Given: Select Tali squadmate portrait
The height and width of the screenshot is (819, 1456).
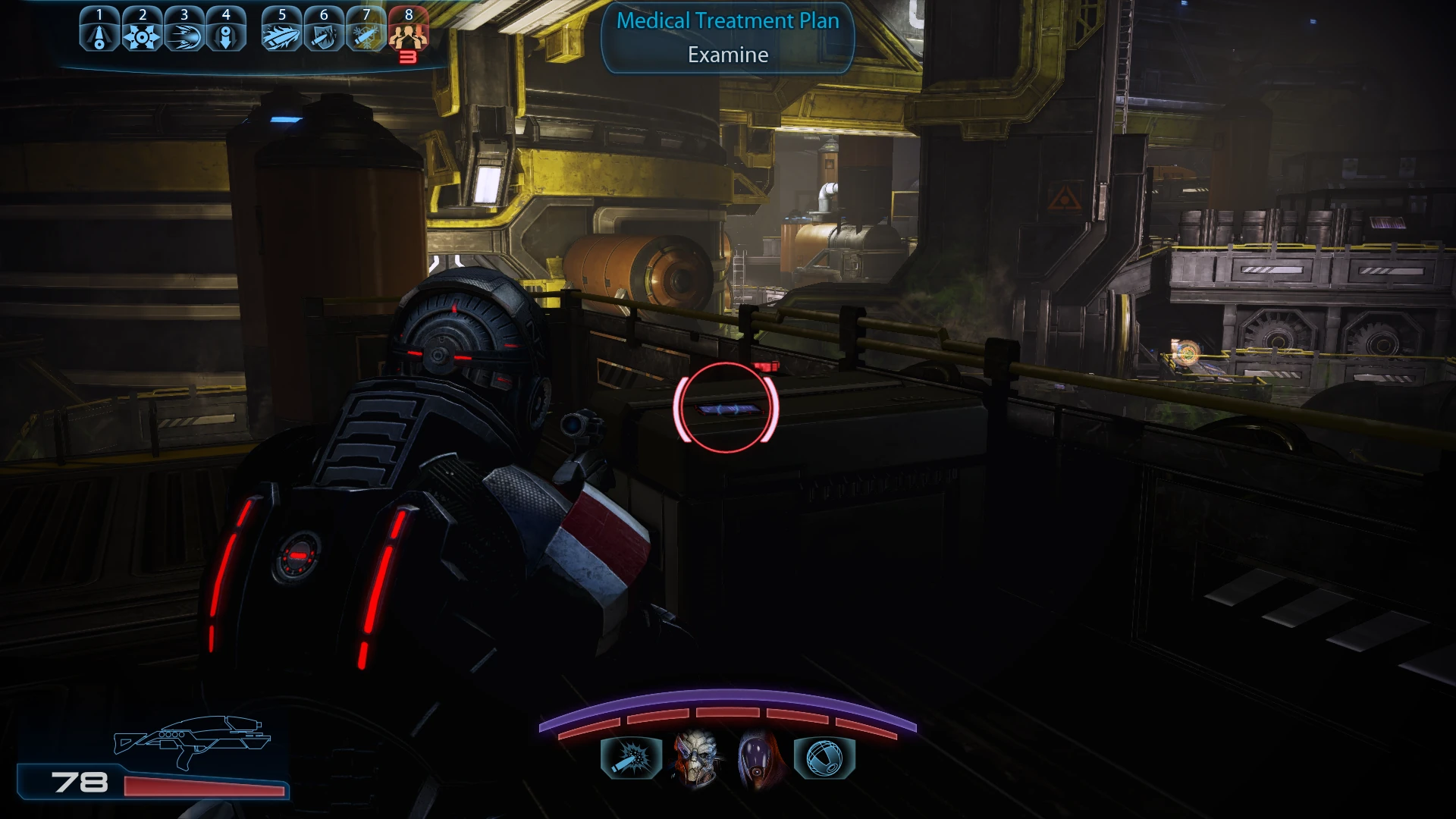Looking at the screenshot, I should coord(759,757).
